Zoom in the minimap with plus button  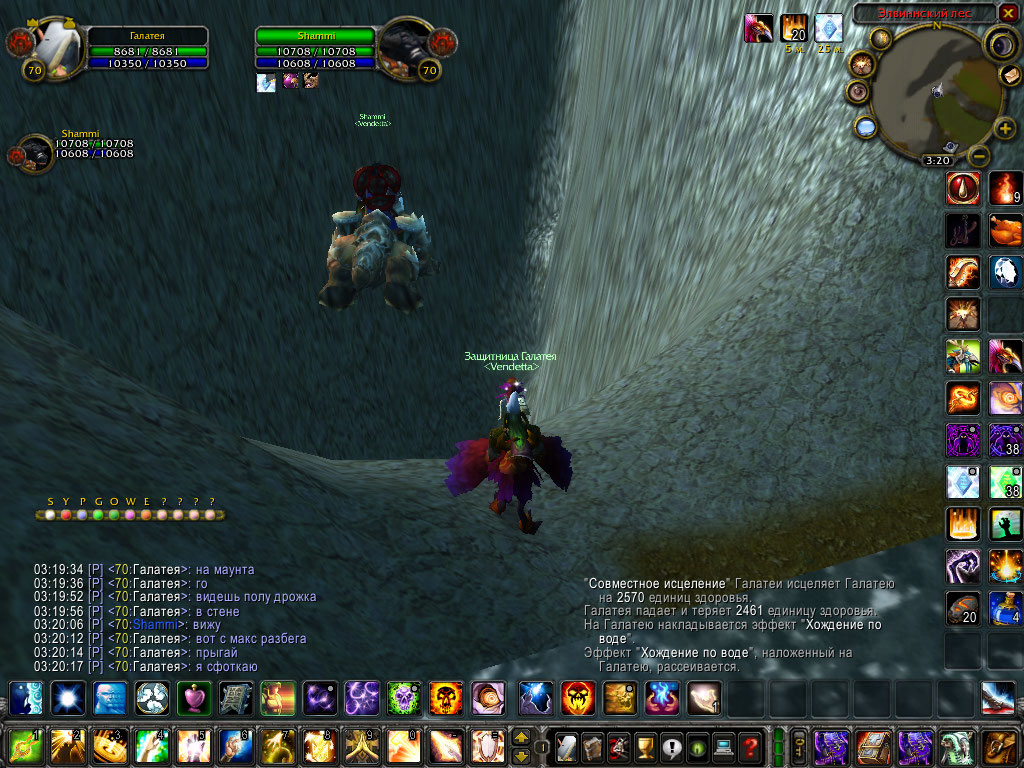click(x=1005, y=129)
